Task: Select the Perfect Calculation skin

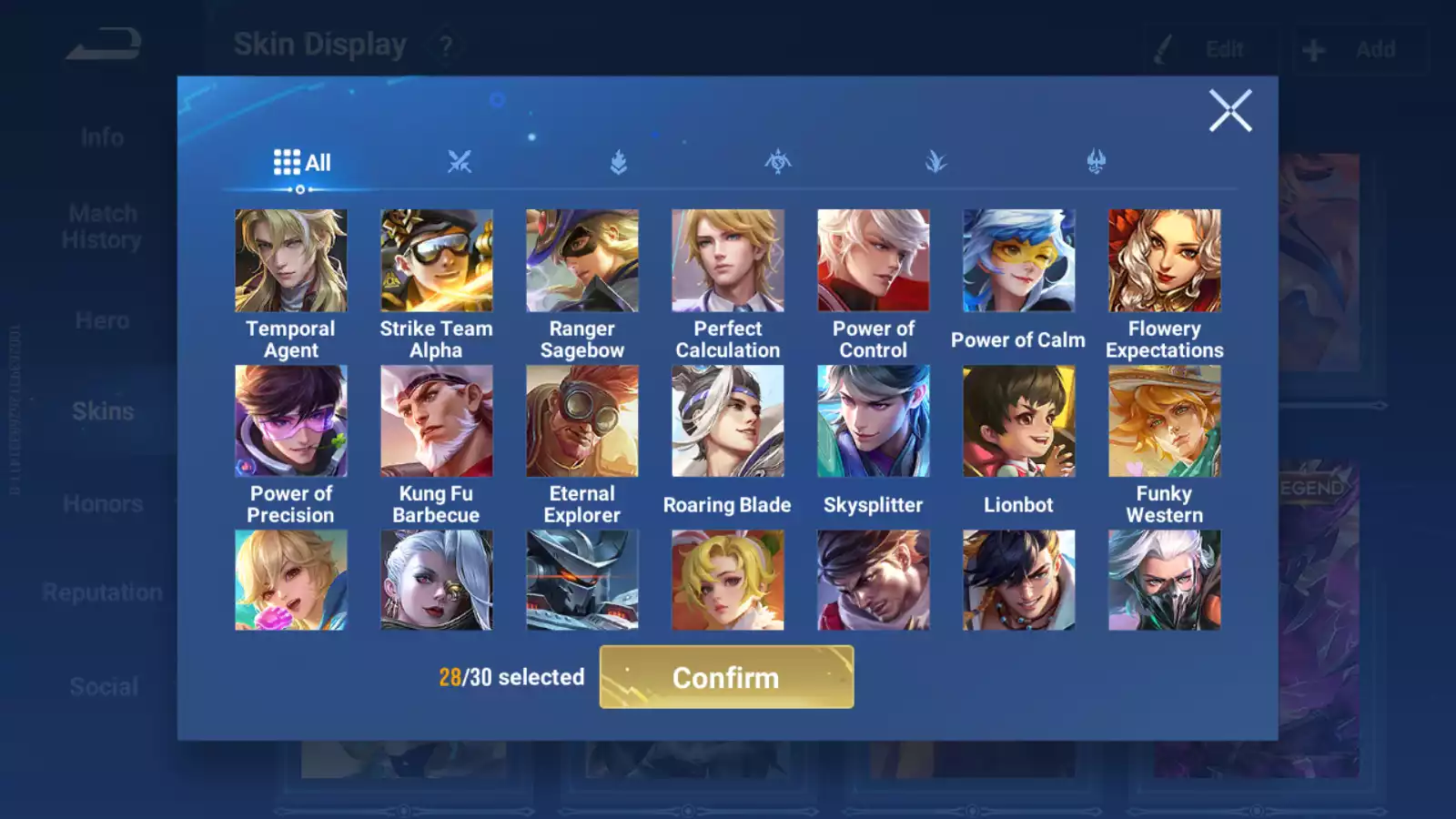Action: pyautogui.click(x=727, y=261)
